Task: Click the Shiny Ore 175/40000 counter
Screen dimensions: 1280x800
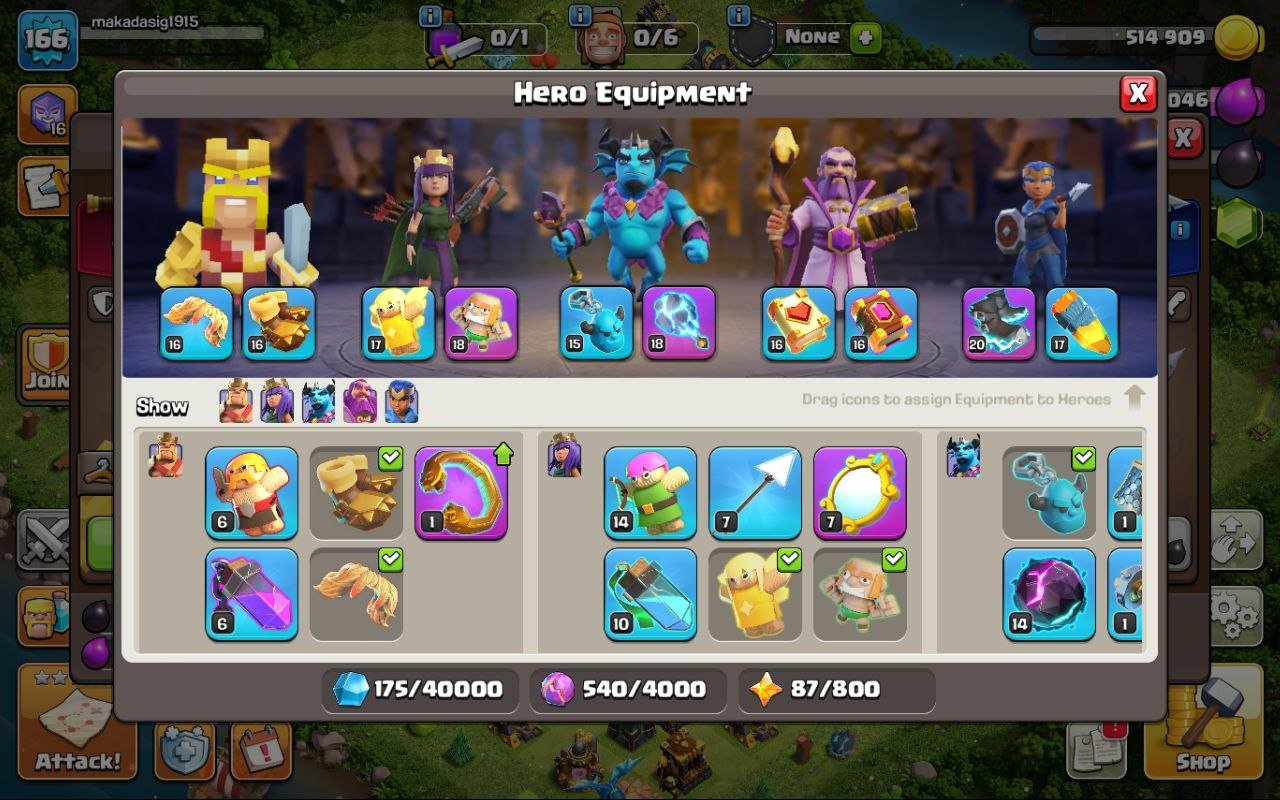Action: click(x=418, y=689)
